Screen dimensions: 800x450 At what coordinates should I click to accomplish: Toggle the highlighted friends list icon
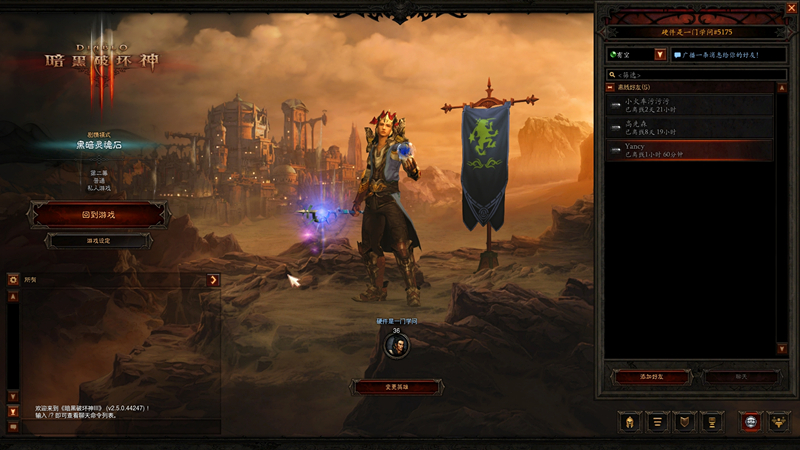pos(751,422)
